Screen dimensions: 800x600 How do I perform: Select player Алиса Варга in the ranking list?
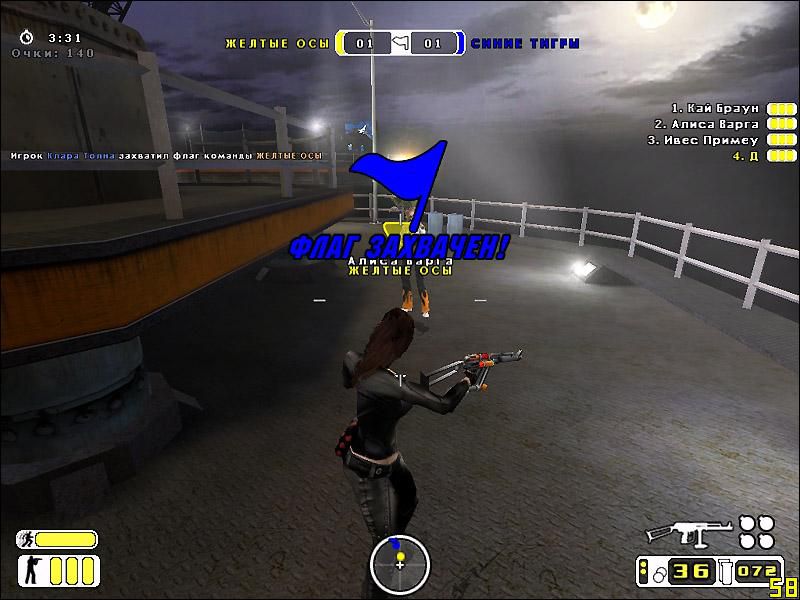(707, 124)
